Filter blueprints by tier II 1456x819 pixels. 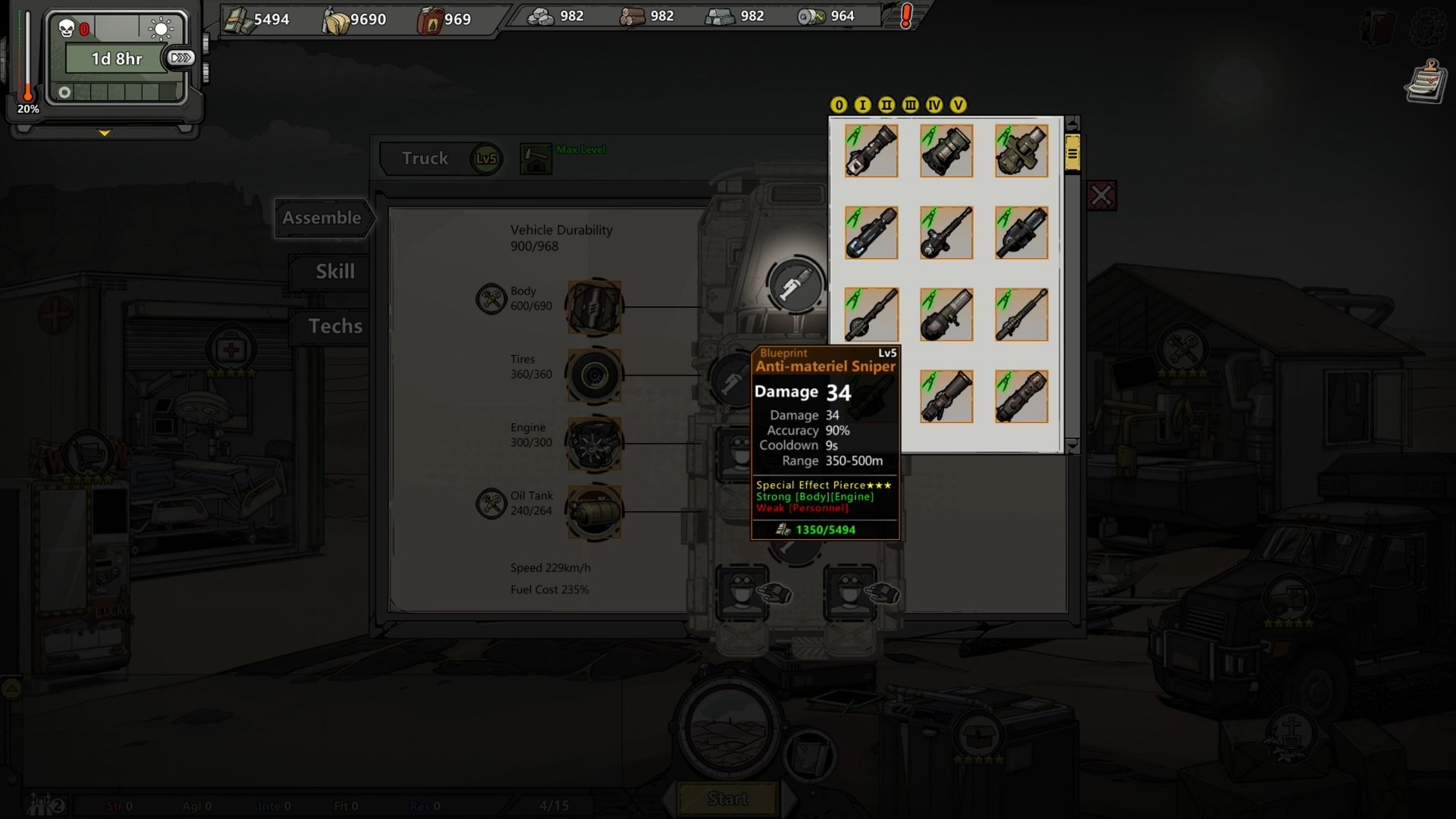pos(886,105)
